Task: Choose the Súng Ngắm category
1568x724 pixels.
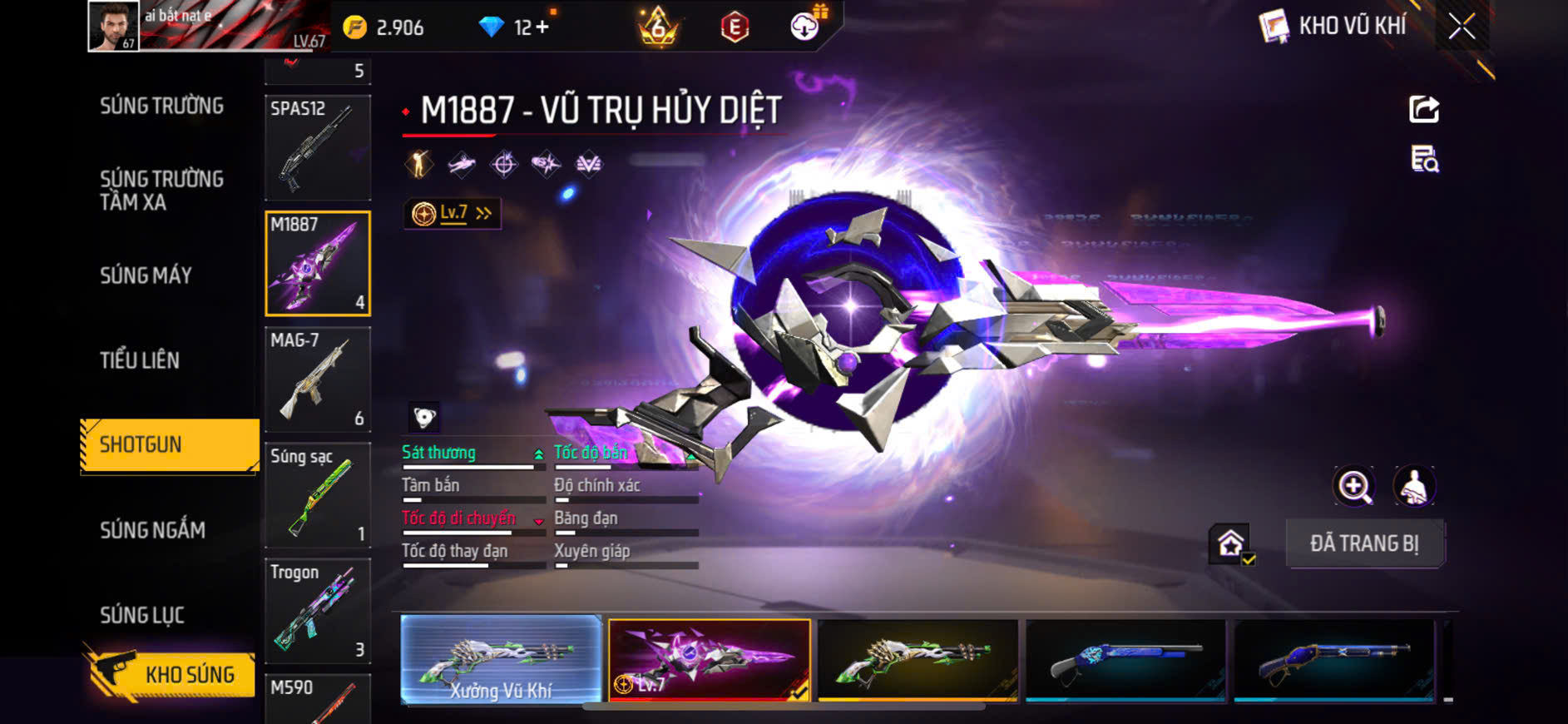Action: (x=152, y=530)
